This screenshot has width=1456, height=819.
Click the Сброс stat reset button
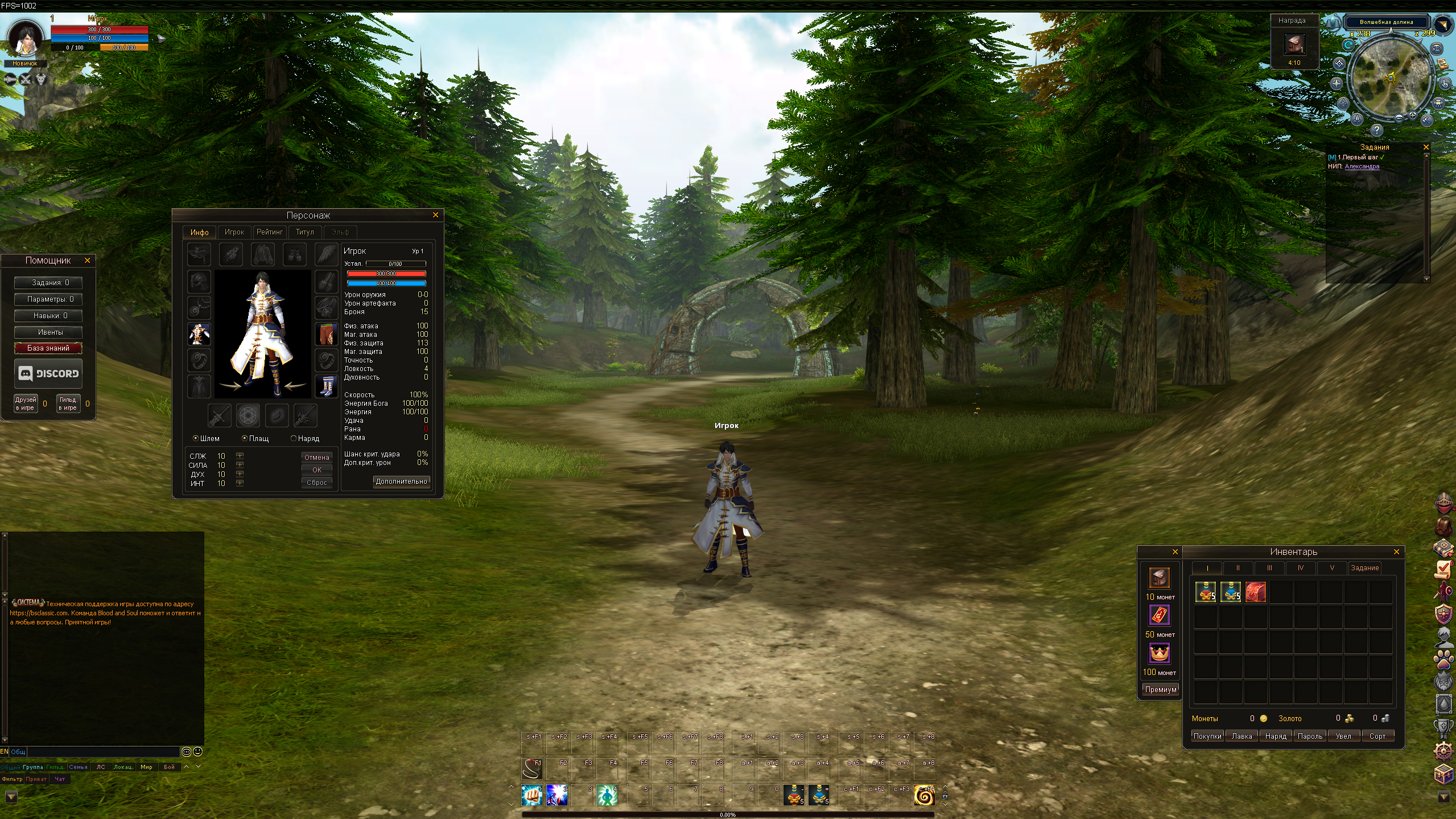click(x=316, y=483)
